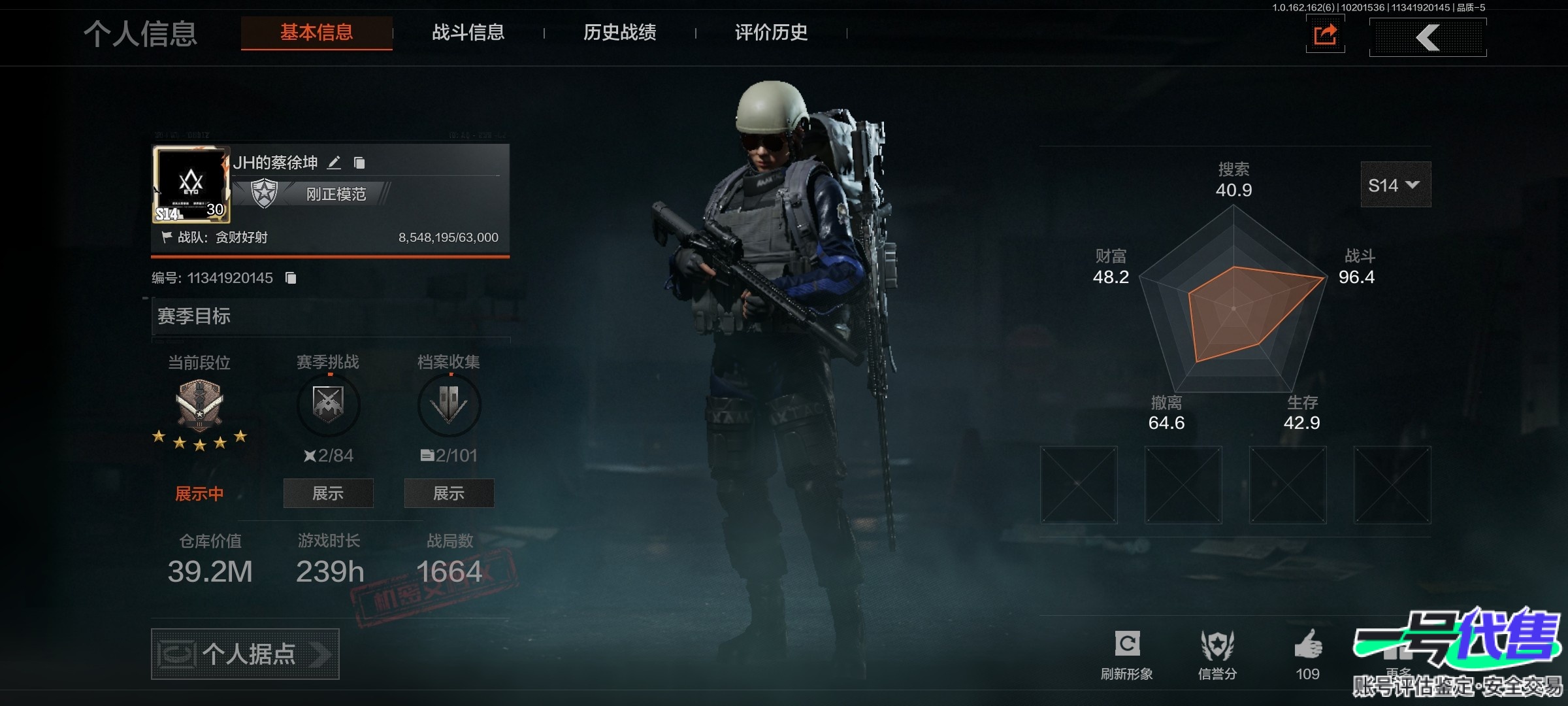Click the share icon button
The width and height of the screenshot is (1568, 706).
click(x=1325, y=35)
